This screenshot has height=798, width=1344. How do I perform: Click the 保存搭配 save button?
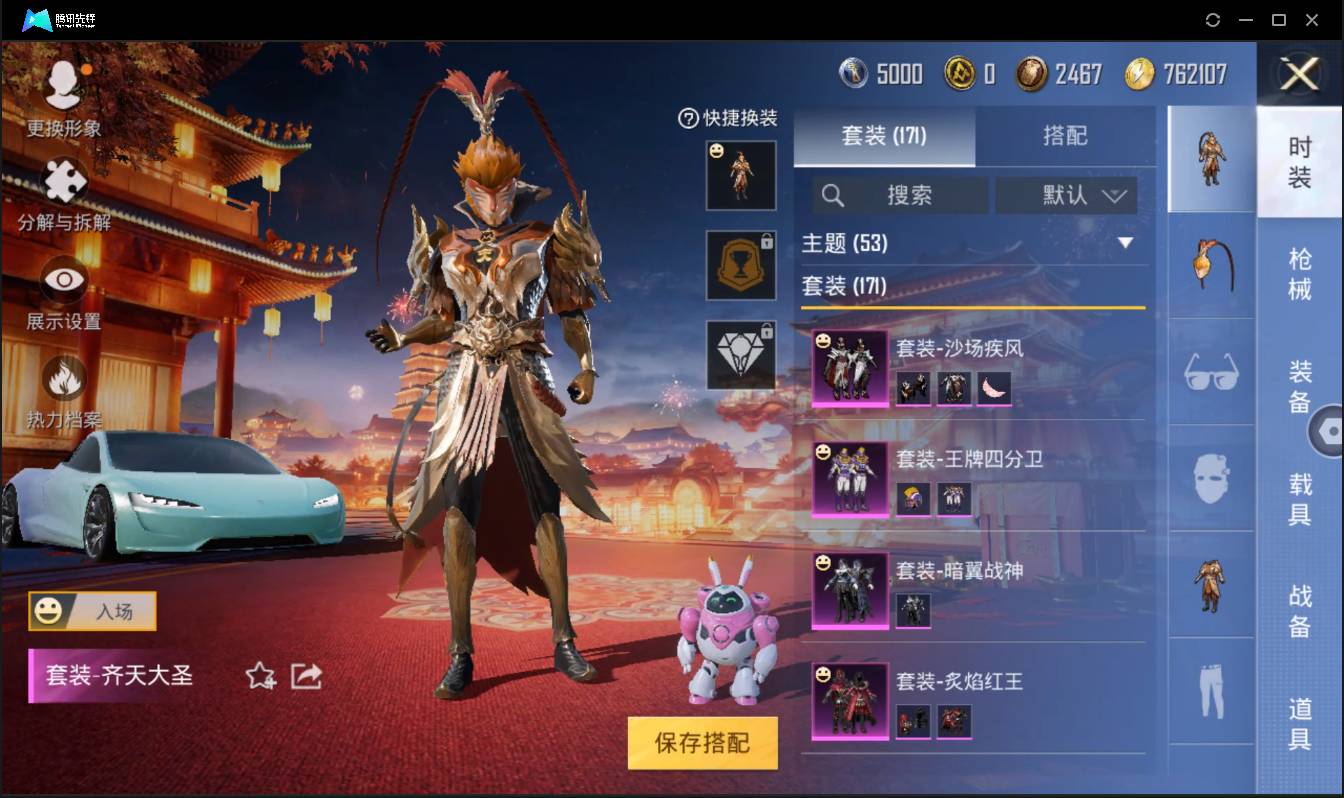pyautogui.click(x=702, y=744)
